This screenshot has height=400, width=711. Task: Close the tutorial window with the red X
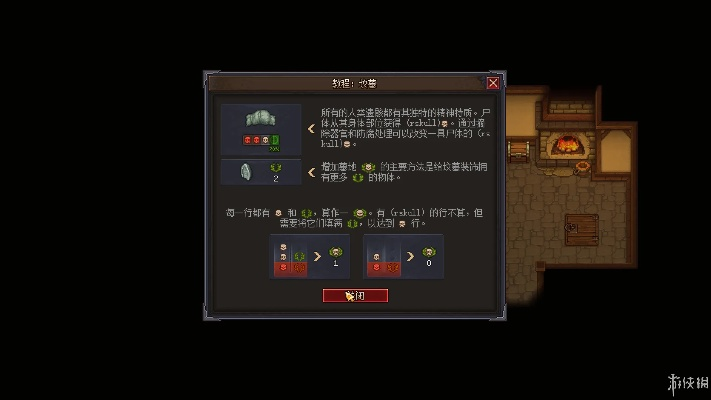(493, 83)
